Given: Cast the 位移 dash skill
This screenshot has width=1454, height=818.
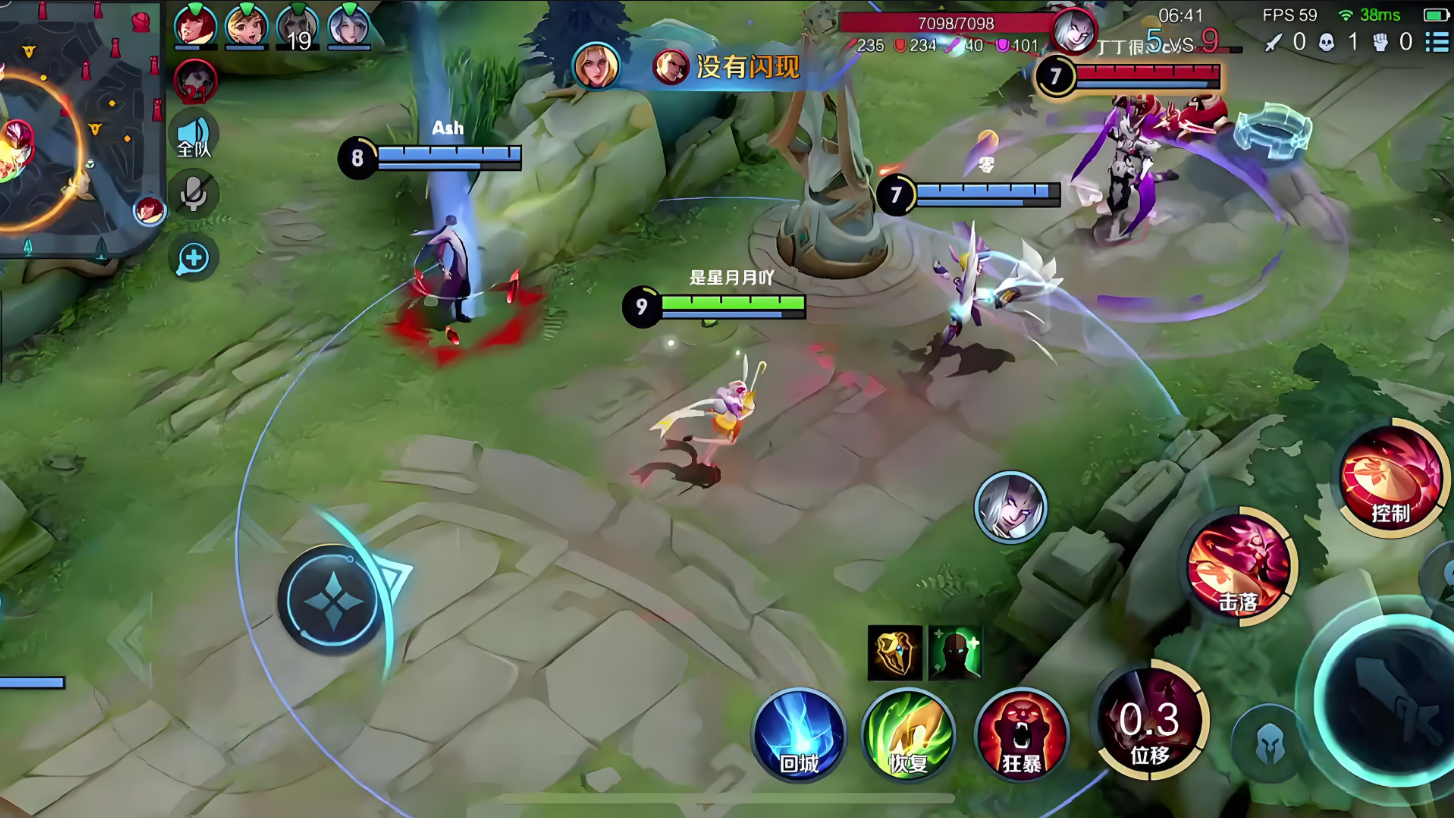Looking at the screenshot, I should (1150, 721).
